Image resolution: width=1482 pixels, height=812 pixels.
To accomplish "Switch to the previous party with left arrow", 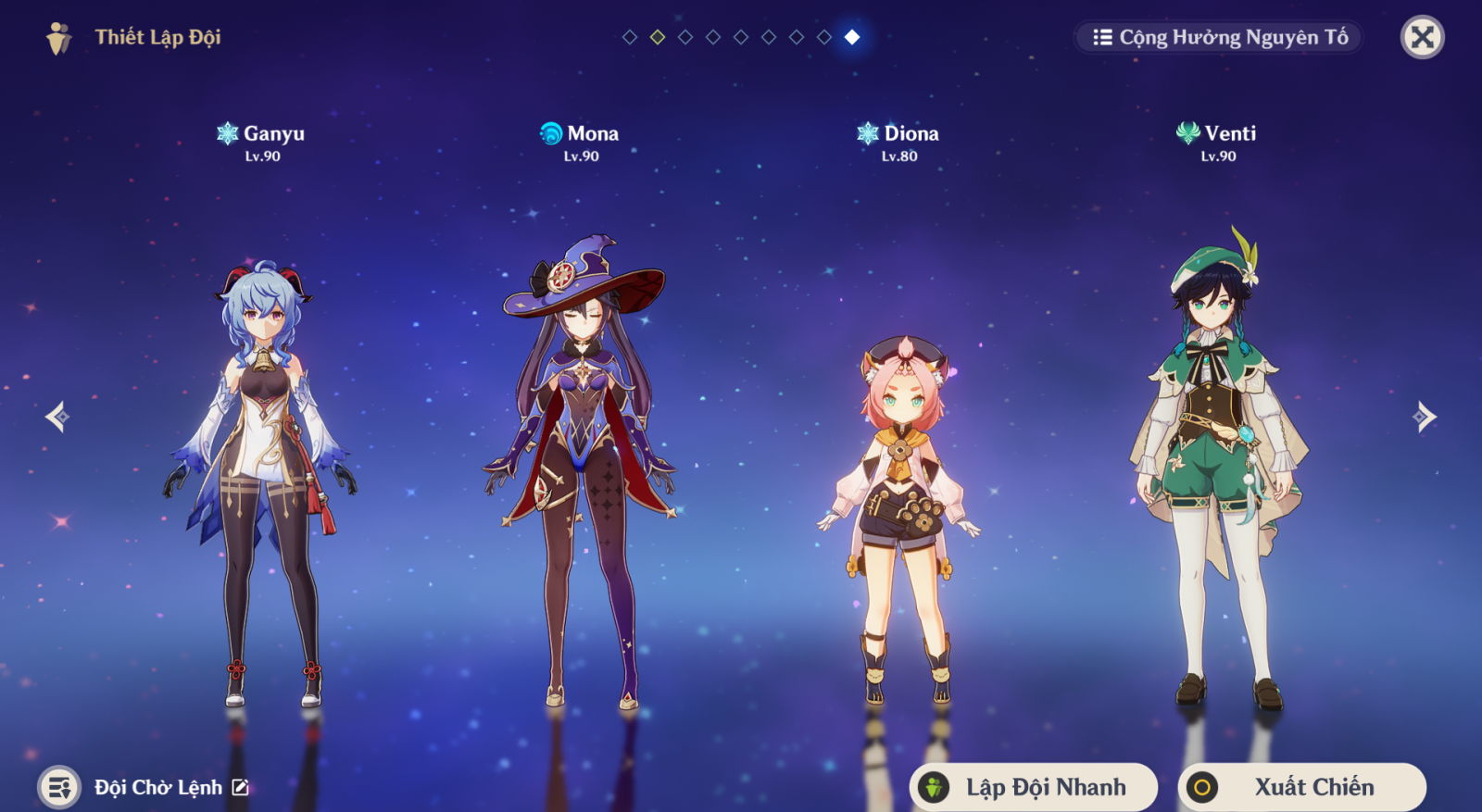I will (57, 417).
